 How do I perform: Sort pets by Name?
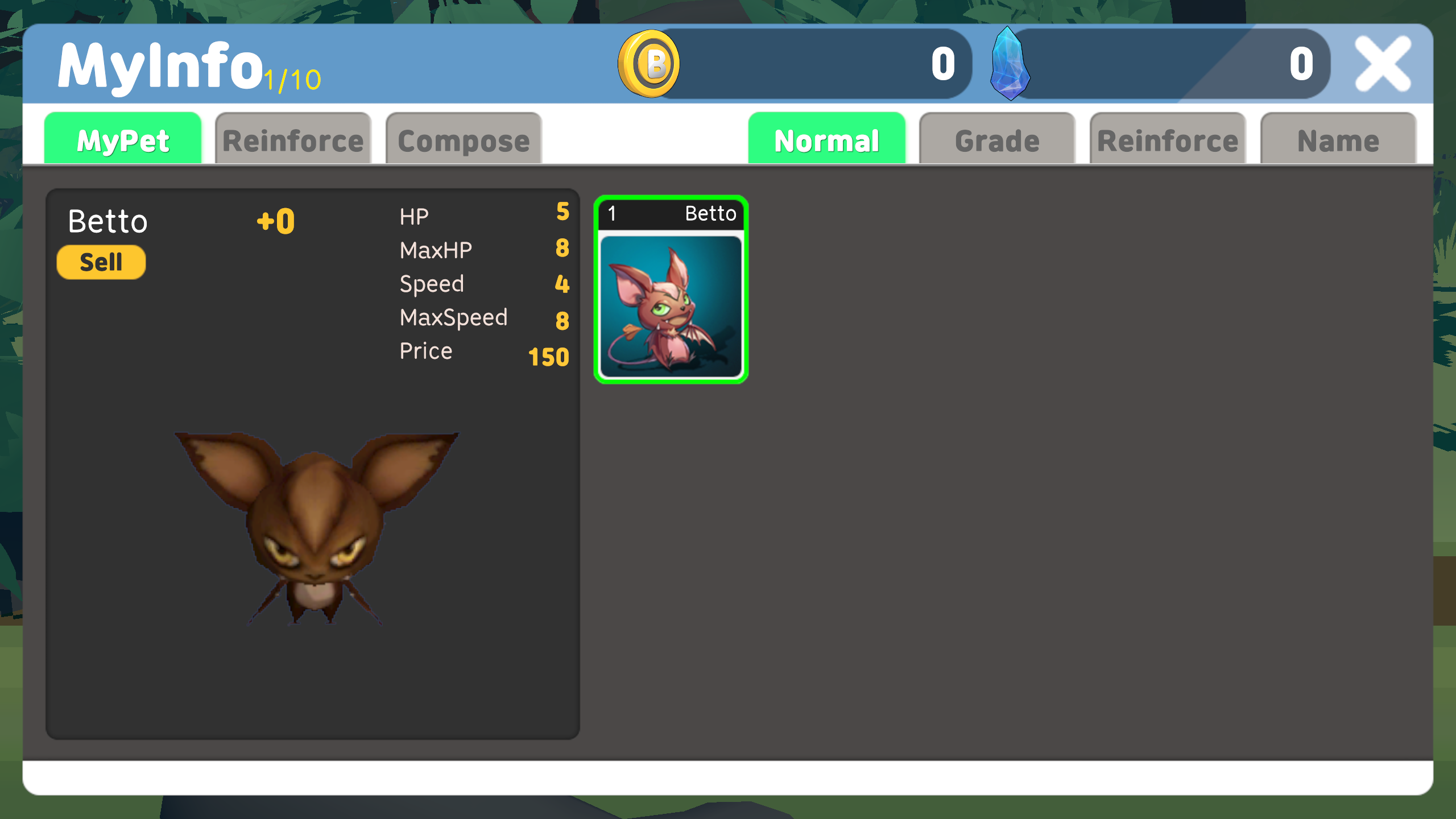(x=1338, y=139)
